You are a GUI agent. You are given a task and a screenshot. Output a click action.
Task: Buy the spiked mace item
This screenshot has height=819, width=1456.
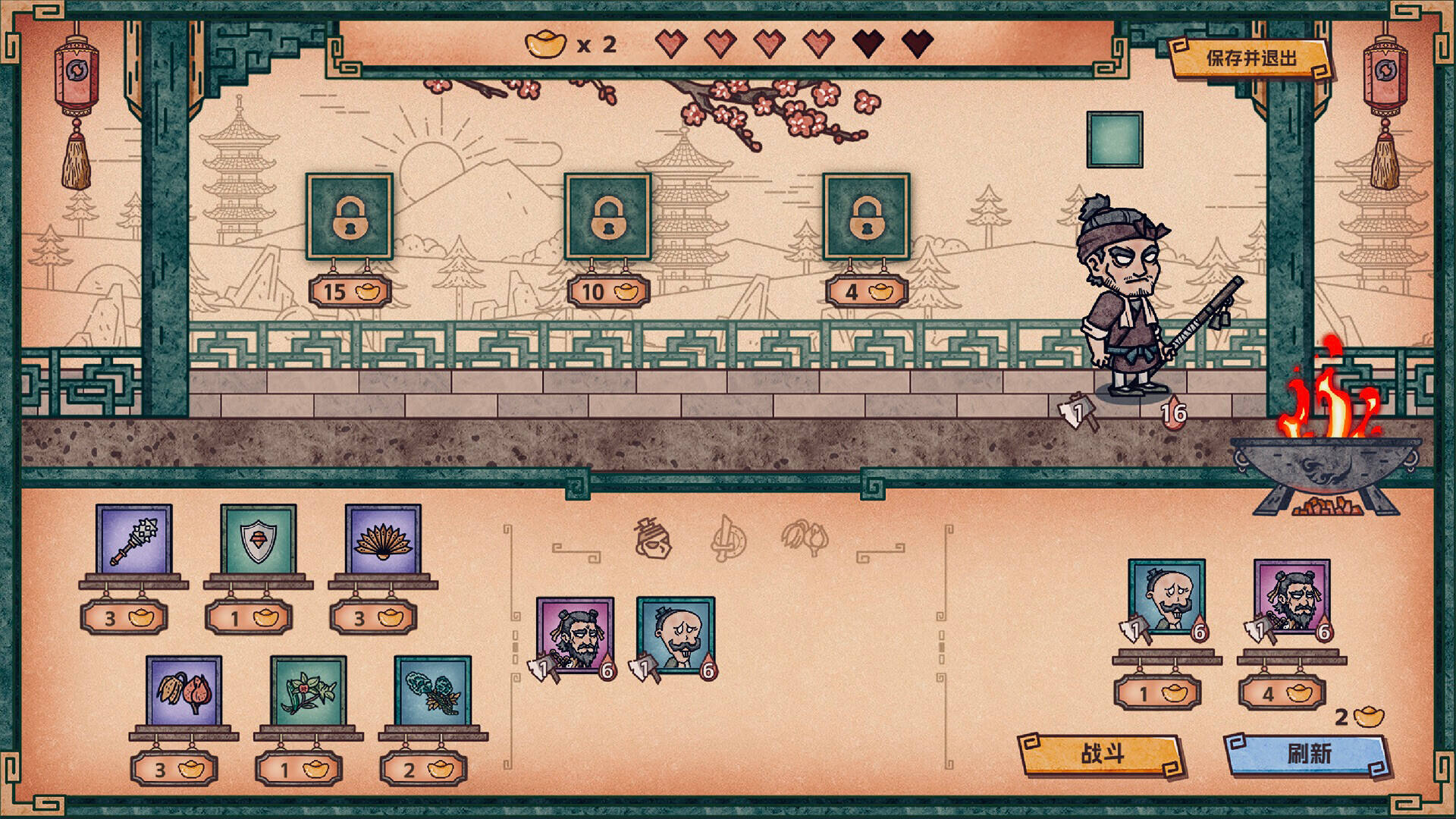(134, 541)
